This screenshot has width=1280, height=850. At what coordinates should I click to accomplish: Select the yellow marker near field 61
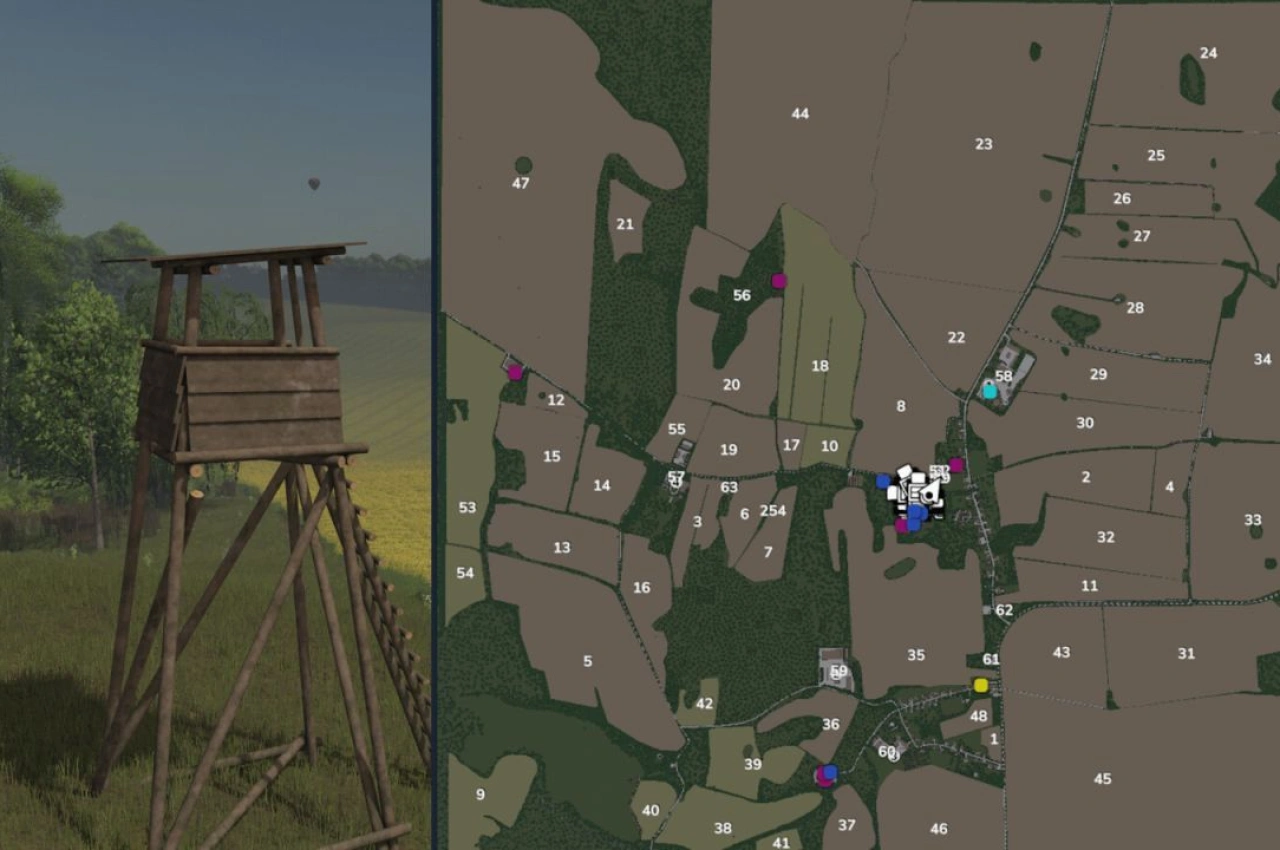(980, 685)
